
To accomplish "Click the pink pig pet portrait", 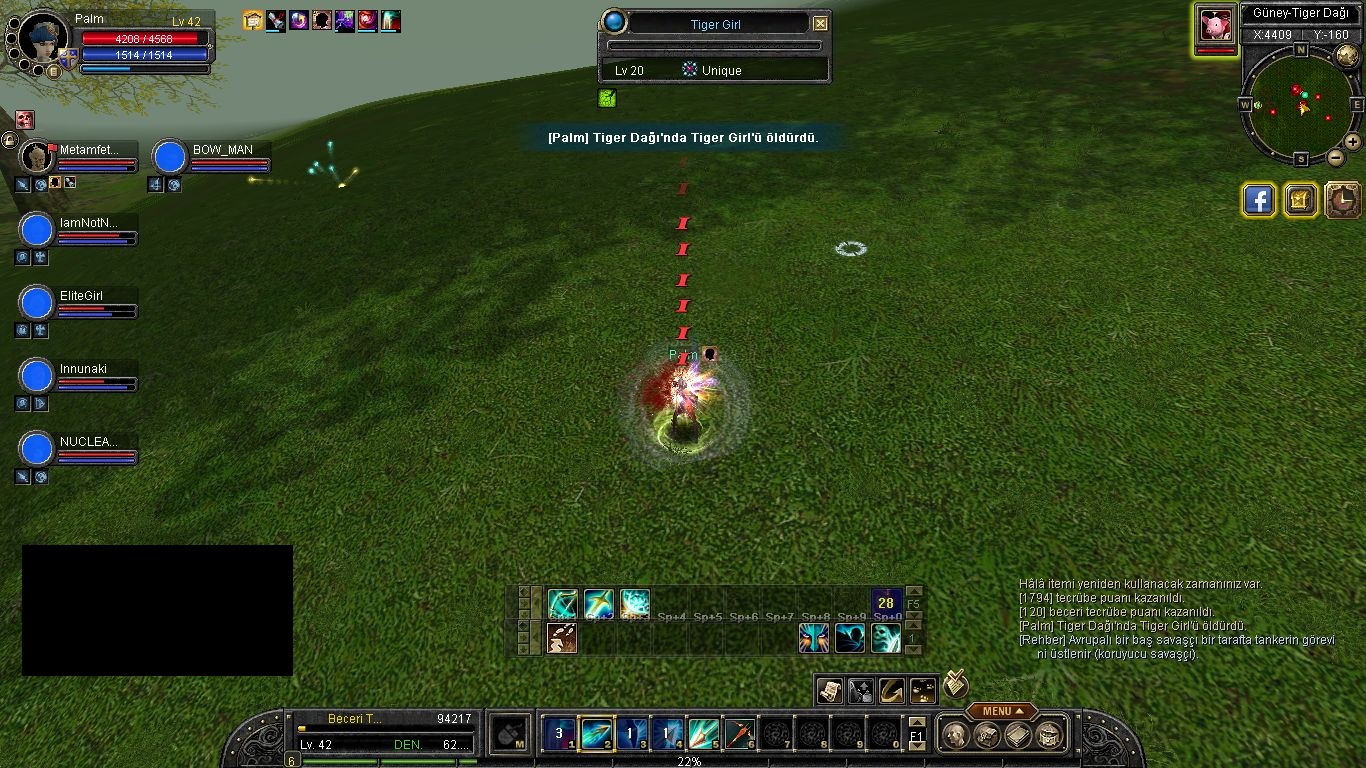I will 1216,24.
